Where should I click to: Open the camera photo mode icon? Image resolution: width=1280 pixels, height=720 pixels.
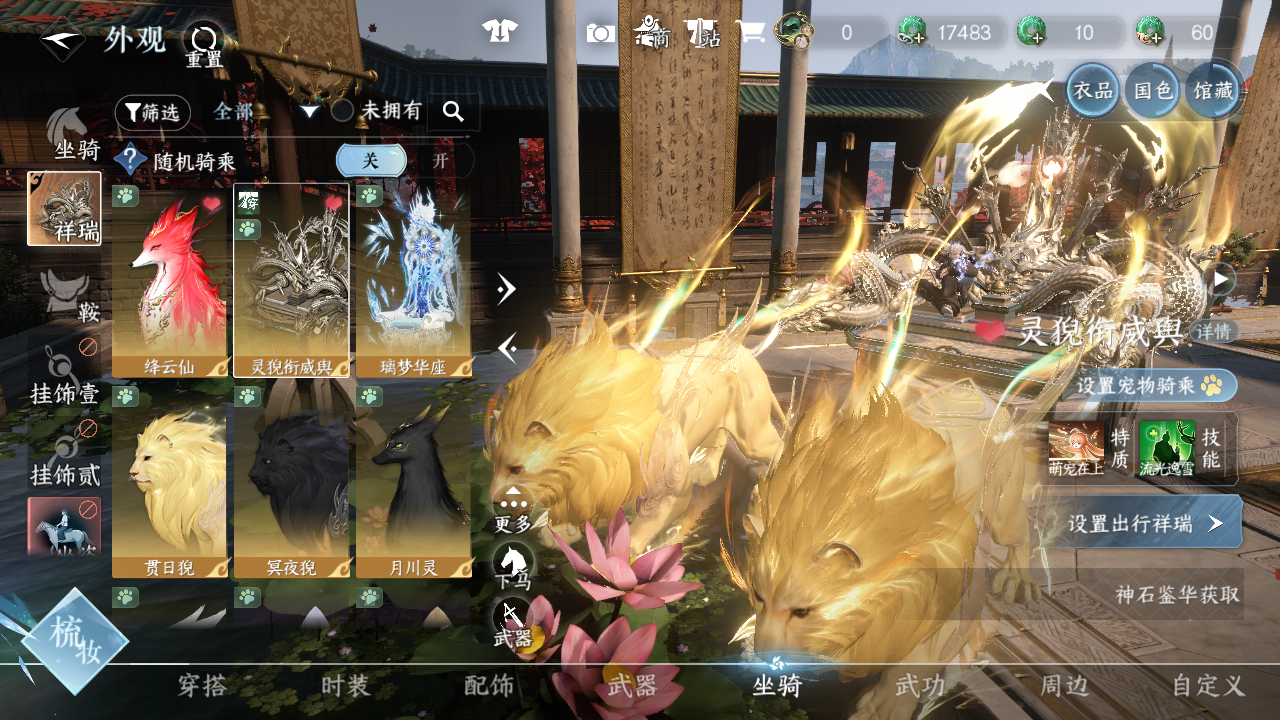click(x=600, y=33)
